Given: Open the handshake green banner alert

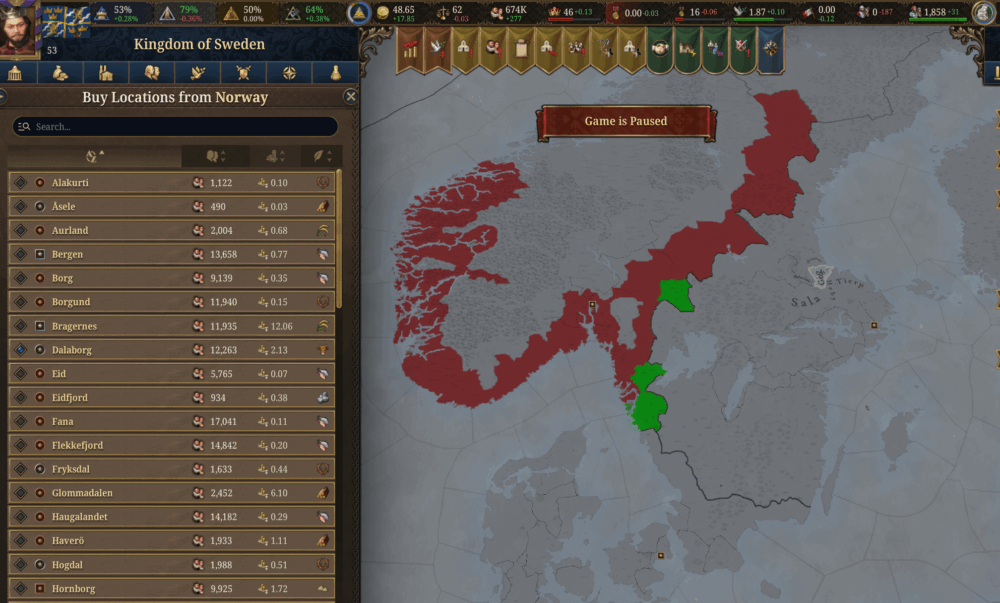Looking at the screenshot, I should (658, 49).
